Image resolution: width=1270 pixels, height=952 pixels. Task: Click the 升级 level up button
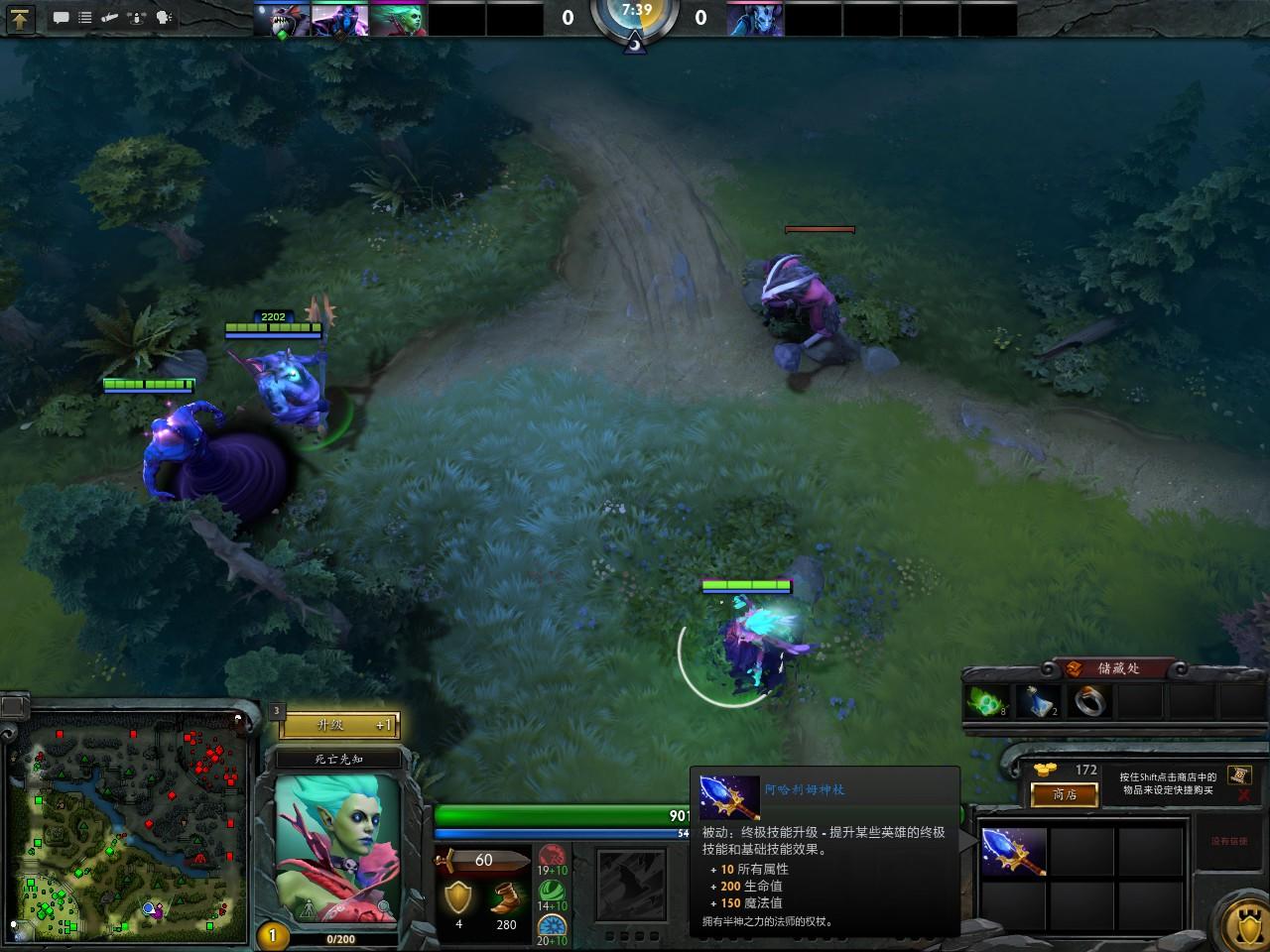coord(339,726)
